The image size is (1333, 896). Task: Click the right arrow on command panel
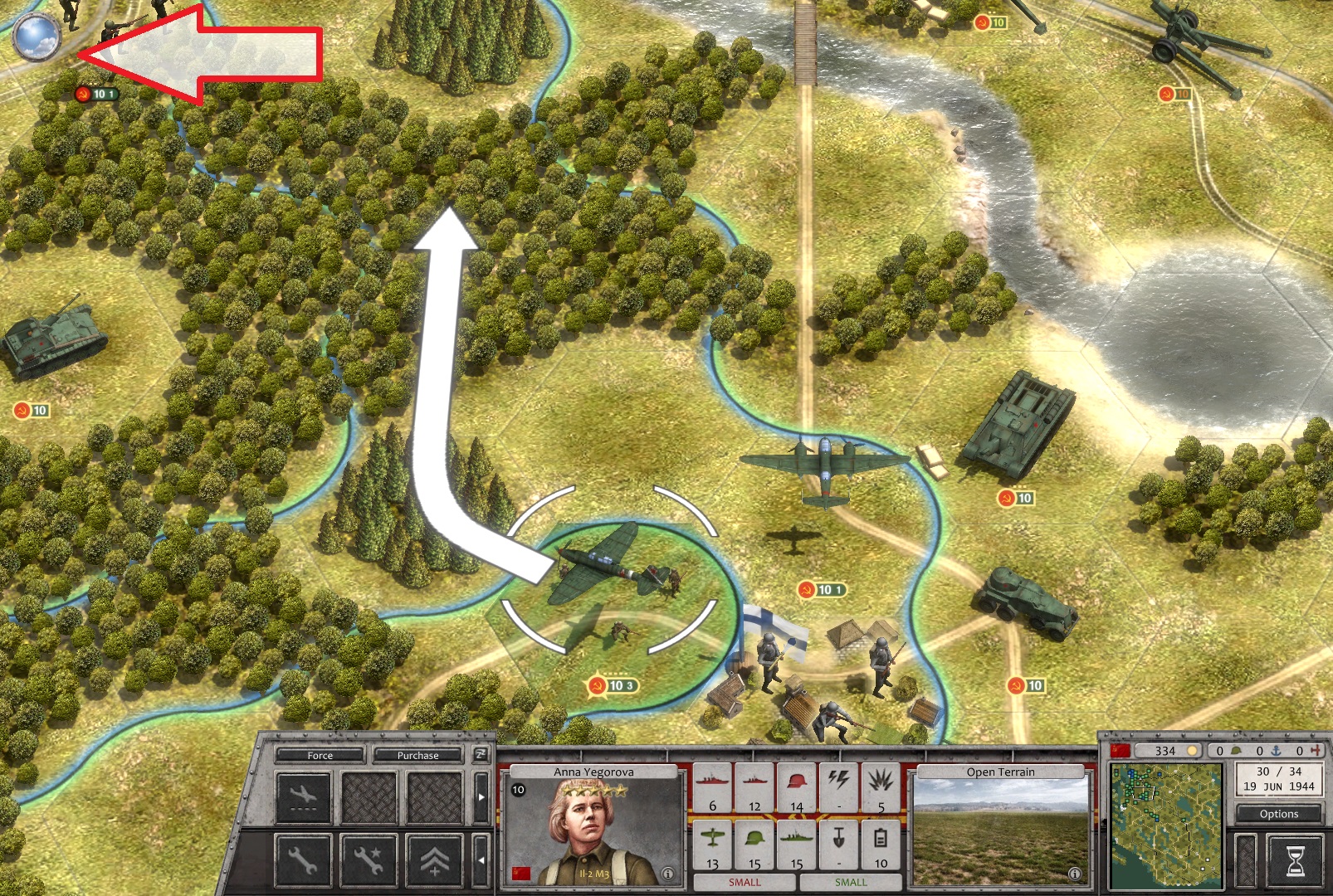point(481,797)
